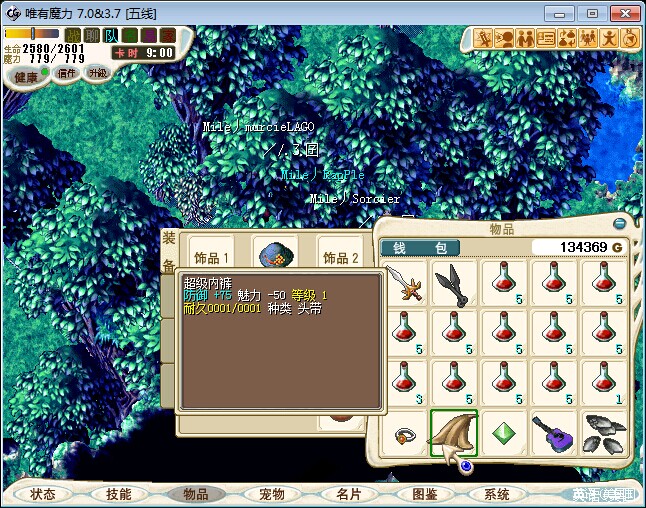The height and width of the screenshot is (508, 646).
Task: Open the 系统 system menu
Action: (x=497, y=494)
